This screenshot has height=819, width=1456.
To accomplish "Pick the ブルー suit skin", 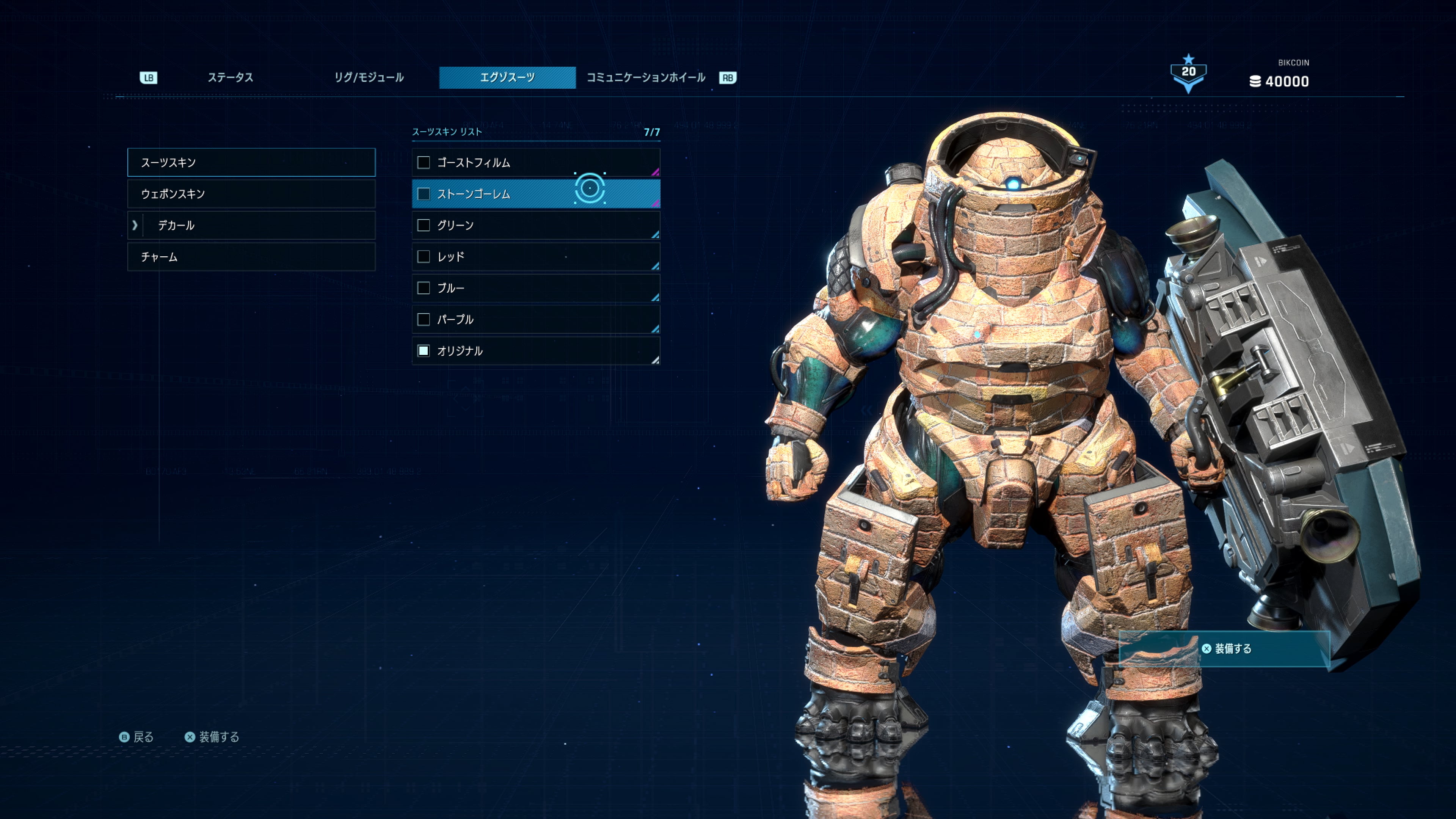I will (x=535, y=288).
